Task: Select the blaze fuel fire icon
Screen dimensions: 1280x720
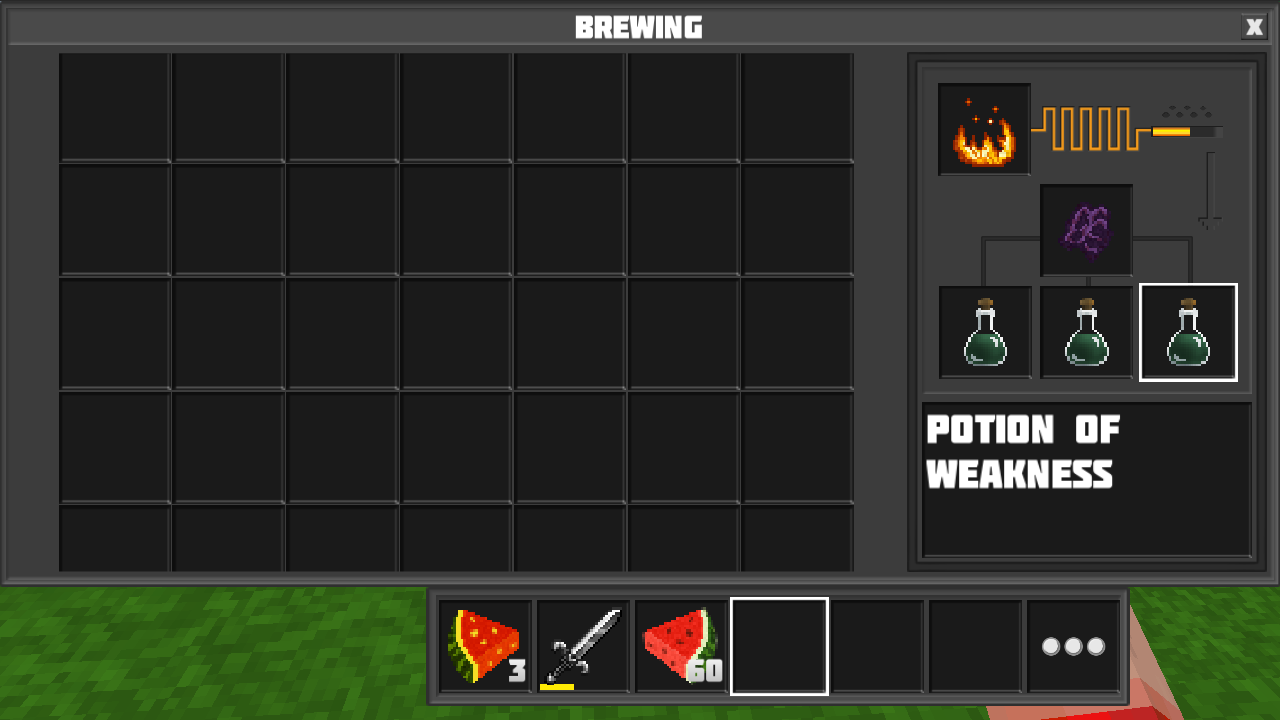Action: 983,129
